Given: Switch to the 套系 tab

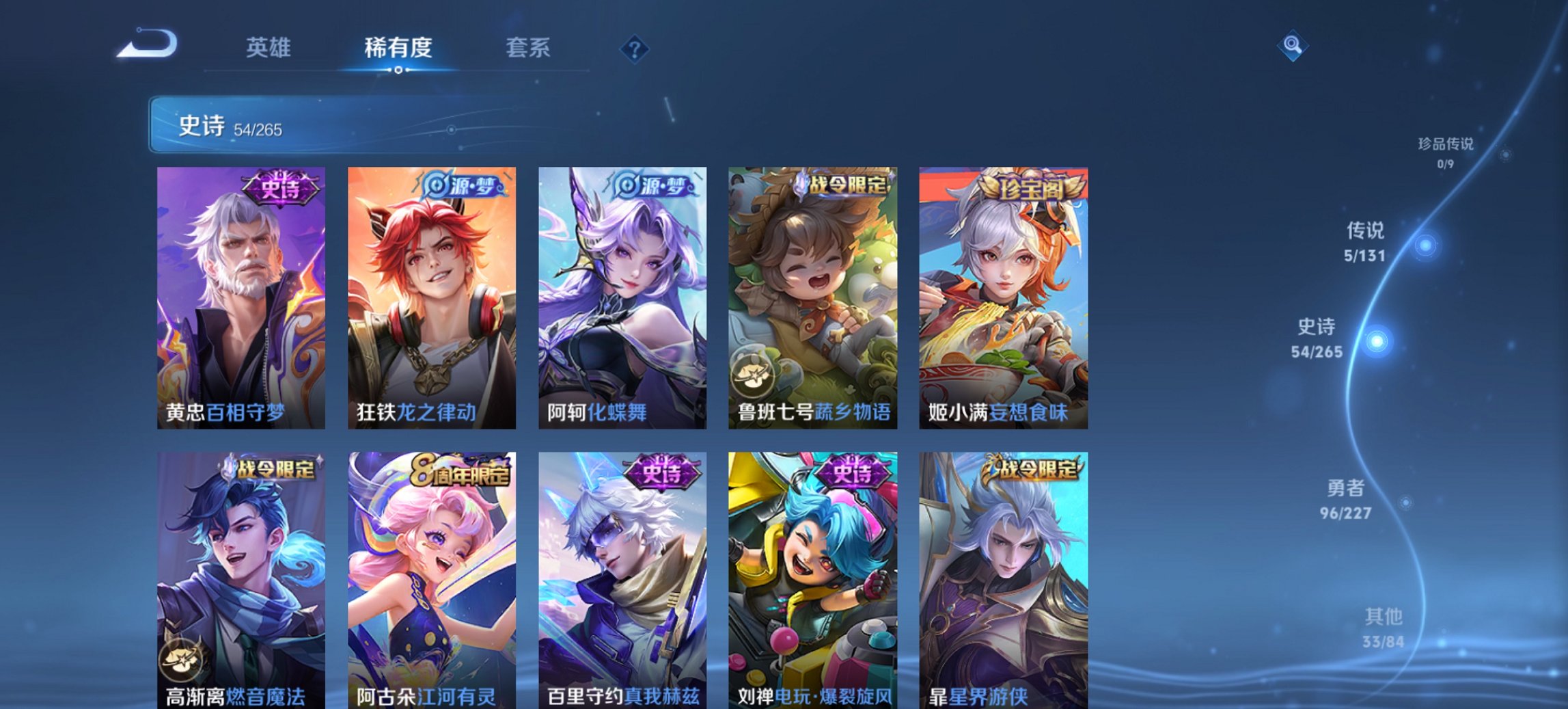Looking at the screenshot, I should (x=527, y=48).
